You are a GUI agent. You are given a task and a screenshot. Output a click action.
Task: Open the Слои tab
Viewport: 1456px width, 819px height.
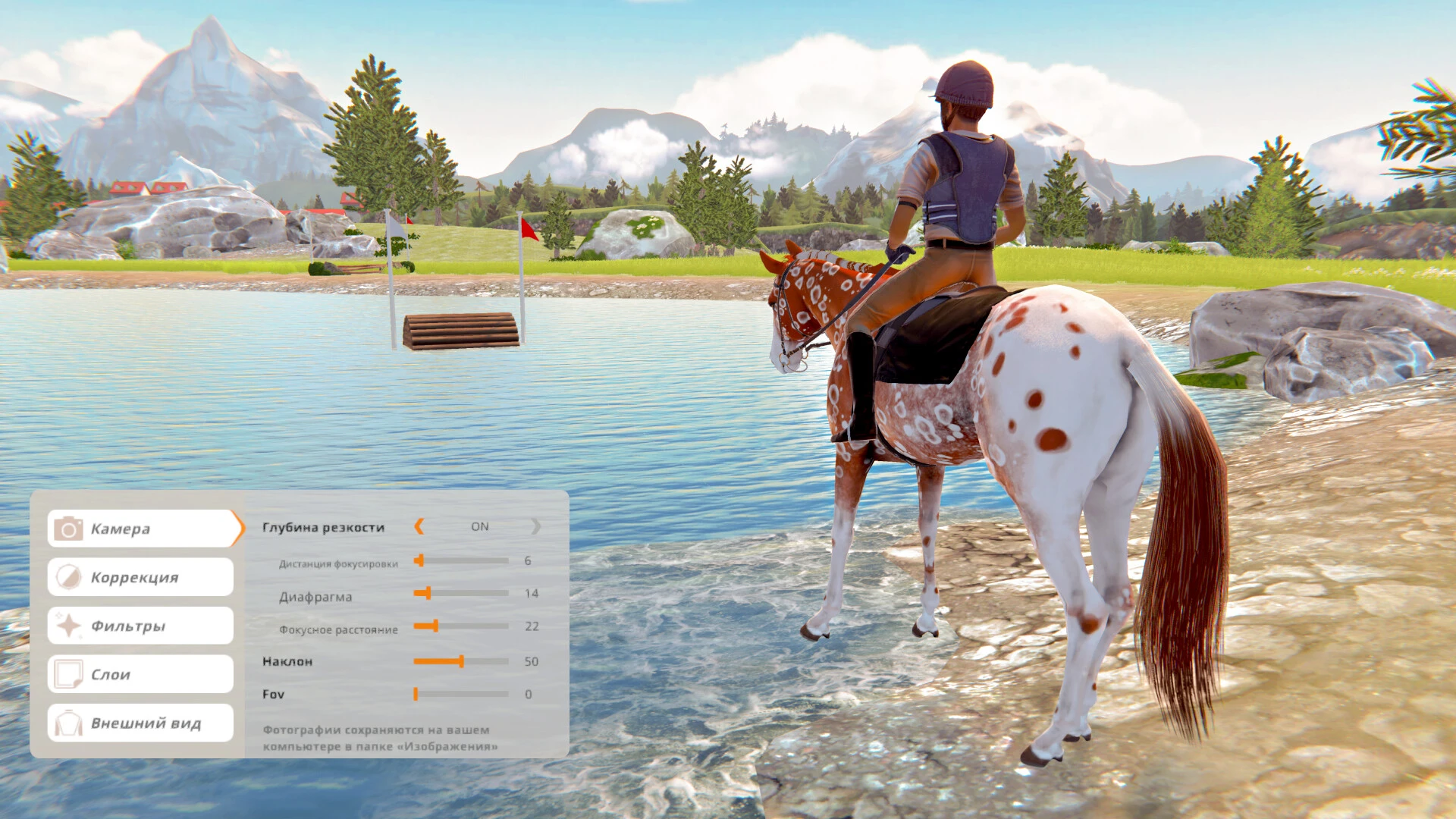click(x=140, y=674)
